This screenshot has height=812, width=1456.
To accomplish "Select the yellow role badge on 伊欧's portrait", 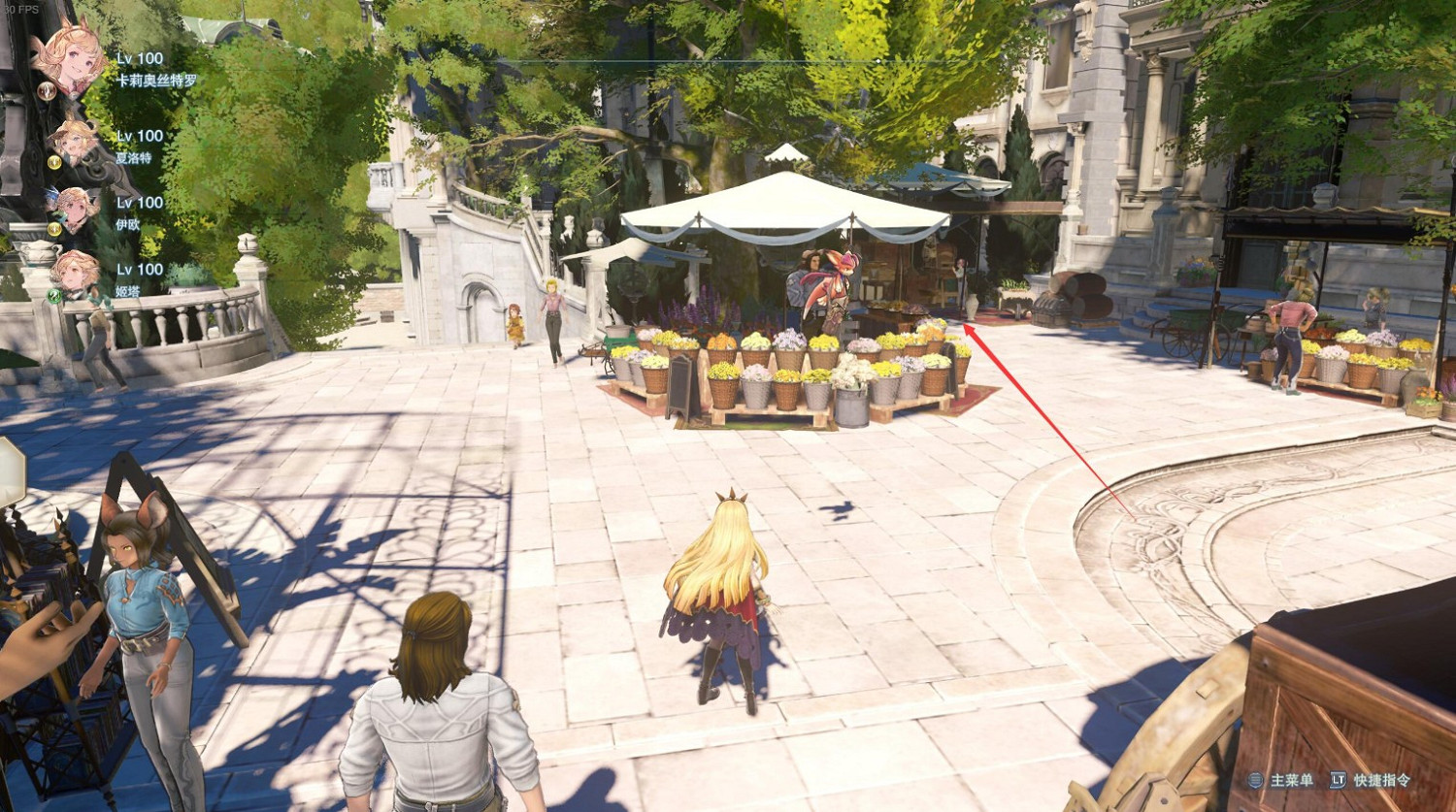I will click(55, 227).
